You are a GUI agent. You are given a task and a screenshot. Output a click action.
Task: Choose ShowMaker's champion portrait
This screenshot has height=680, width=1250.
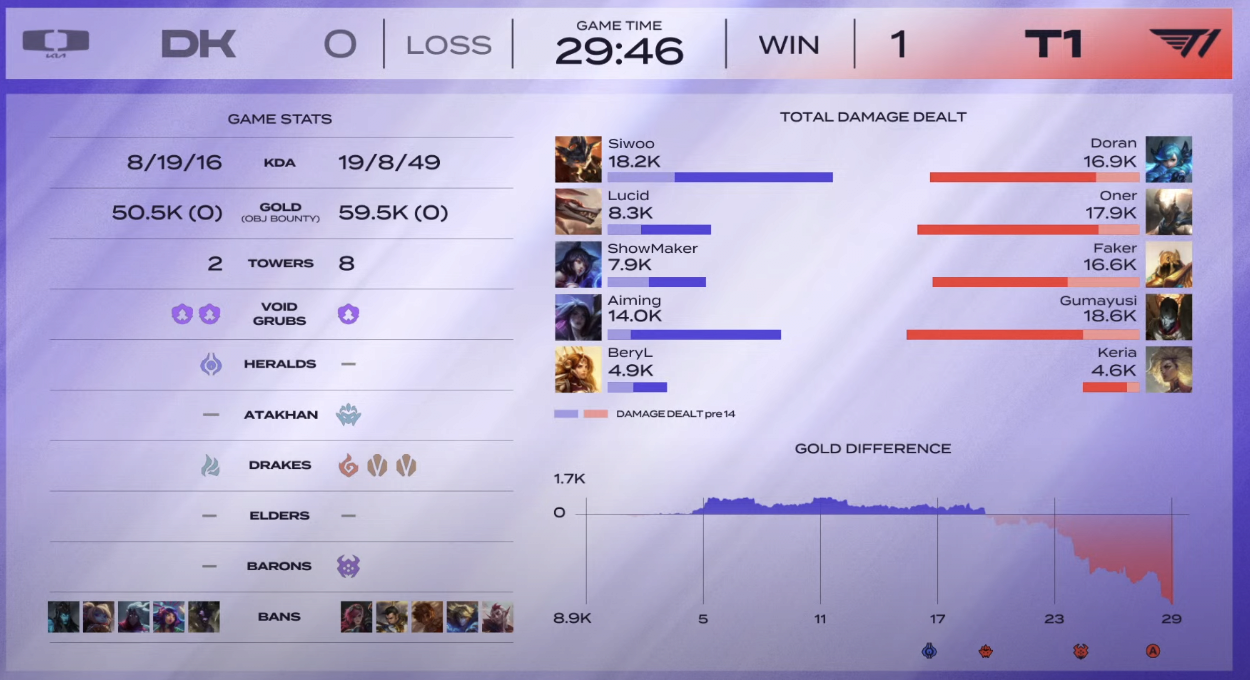(x=578, y=265)
